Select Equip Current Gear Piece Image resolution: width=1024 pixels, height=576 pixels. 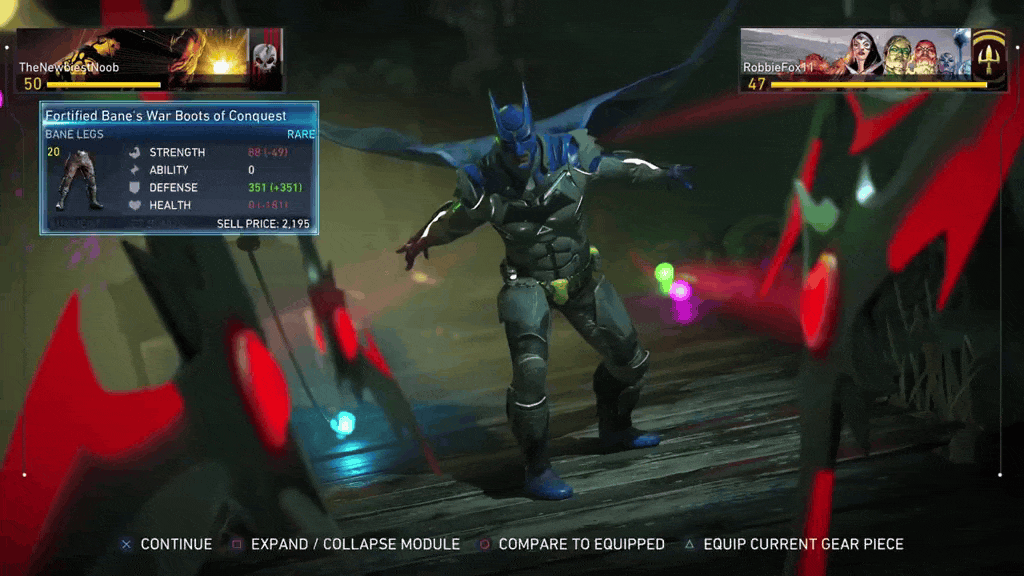coord(793,544)
